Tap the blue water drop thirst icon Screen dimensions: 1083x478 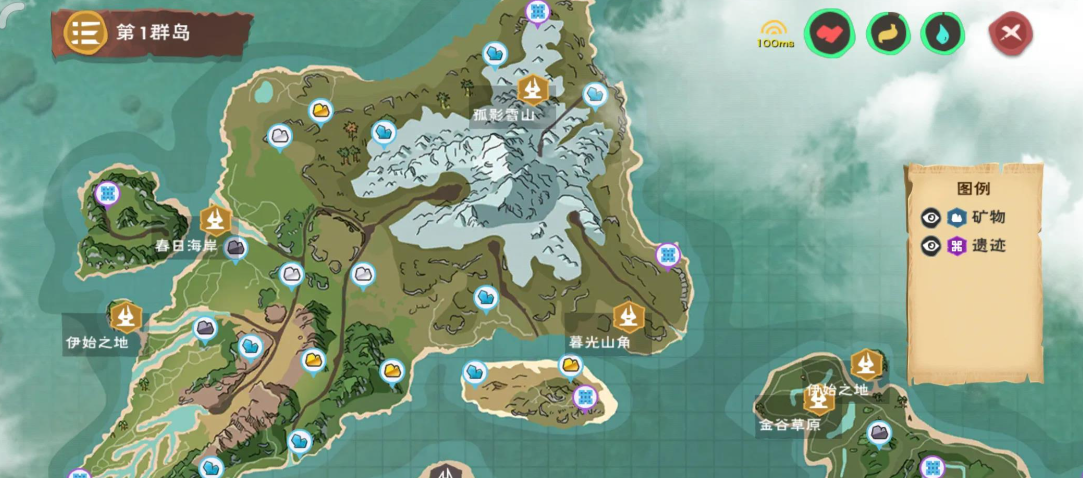pyautogui.click(x=942, y=34)
